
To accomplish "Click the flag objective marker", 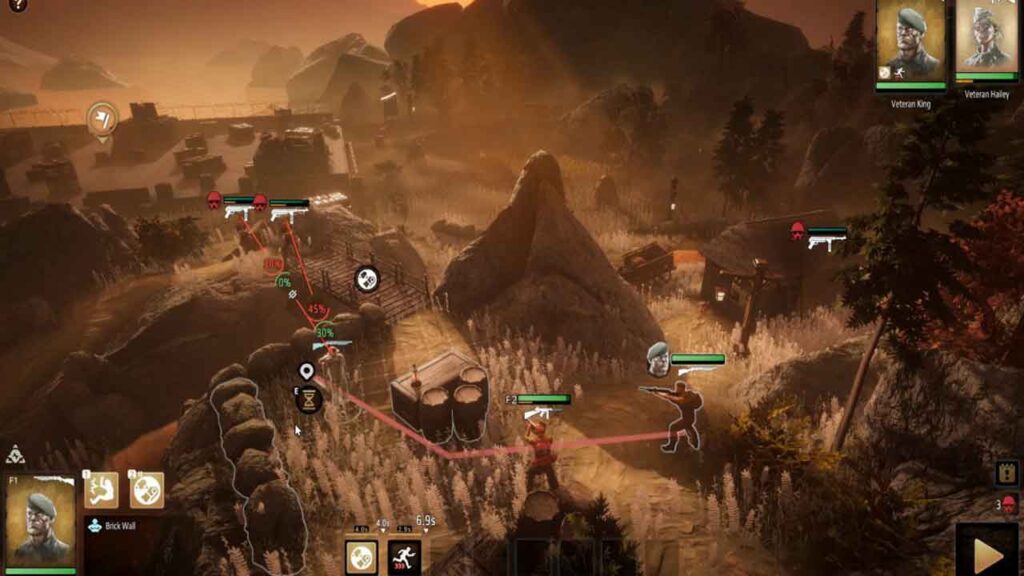I will [102, 120].
